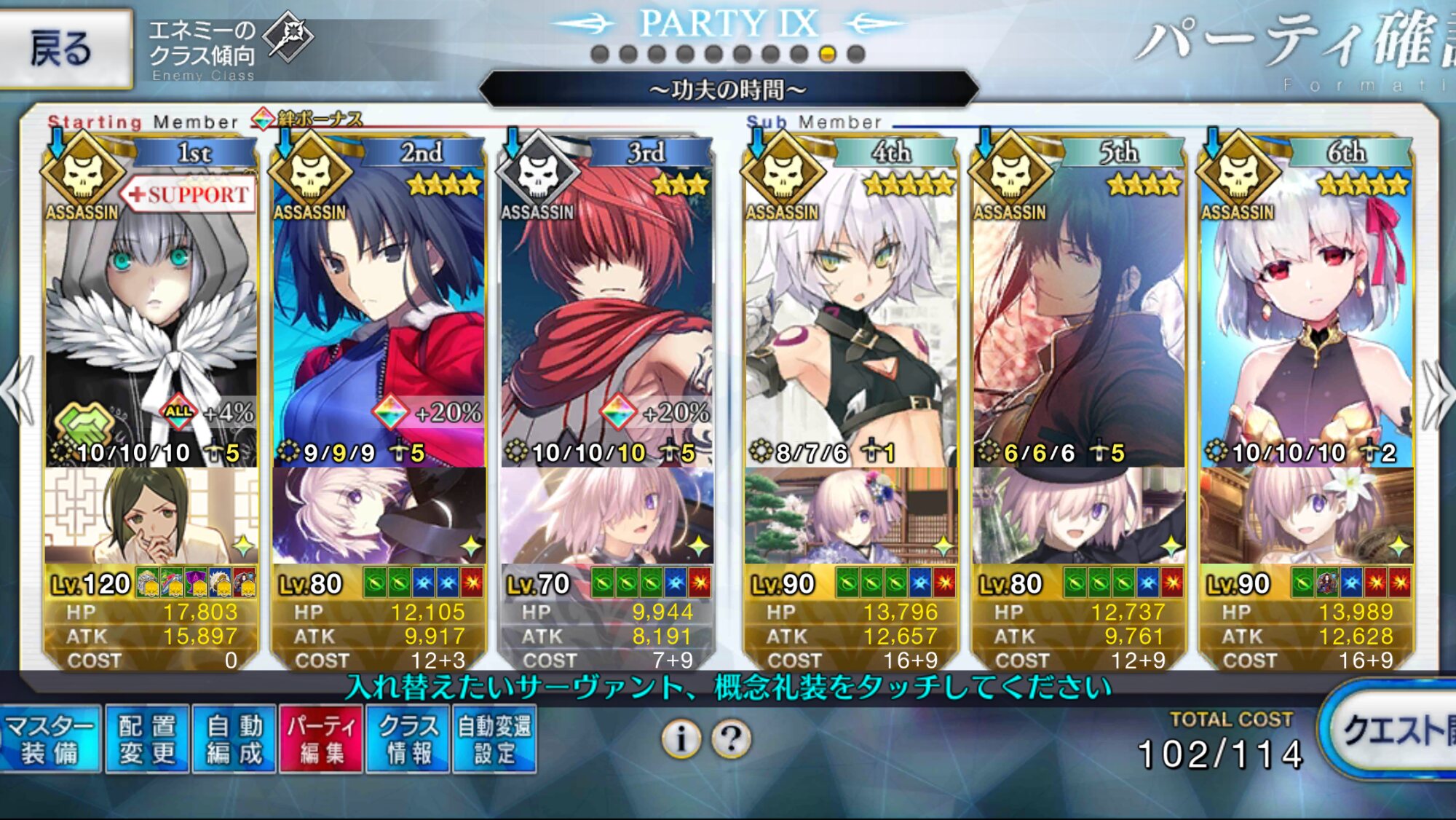Click the round info "i" button

coord(681,739)
